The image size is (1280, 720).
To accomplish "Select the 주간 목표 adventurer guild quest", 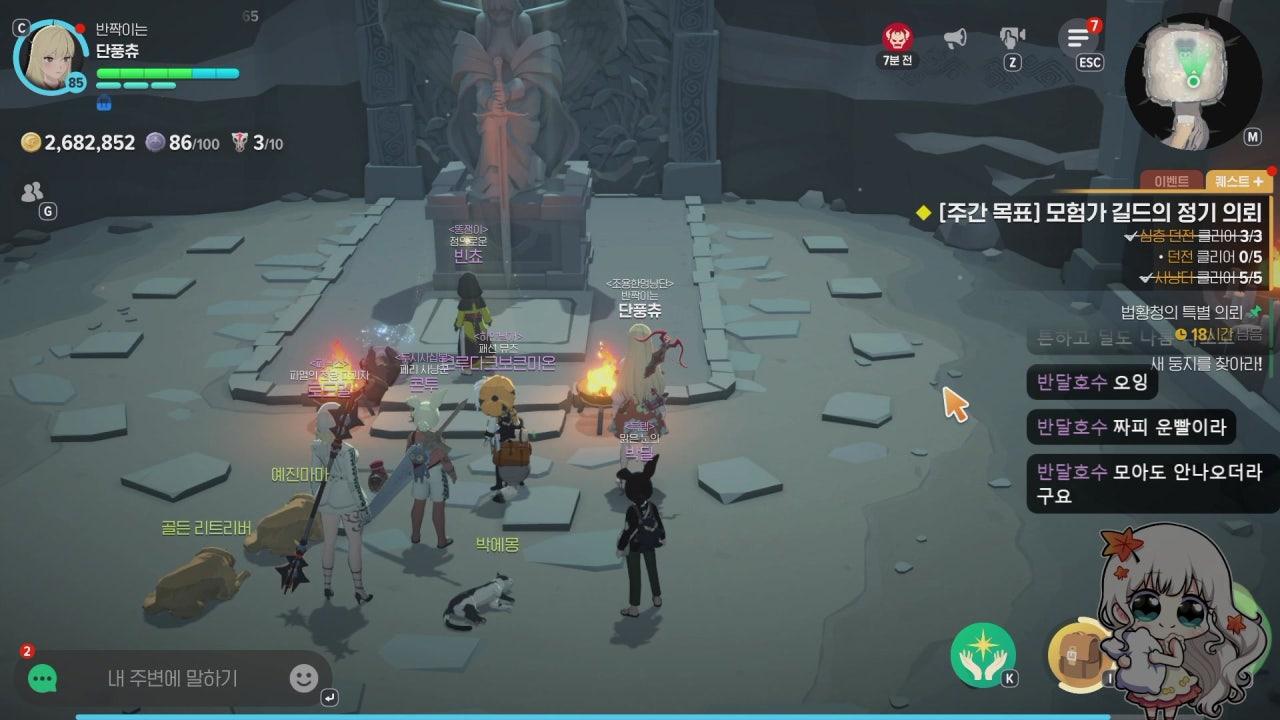I will (x=1100, y=212).
